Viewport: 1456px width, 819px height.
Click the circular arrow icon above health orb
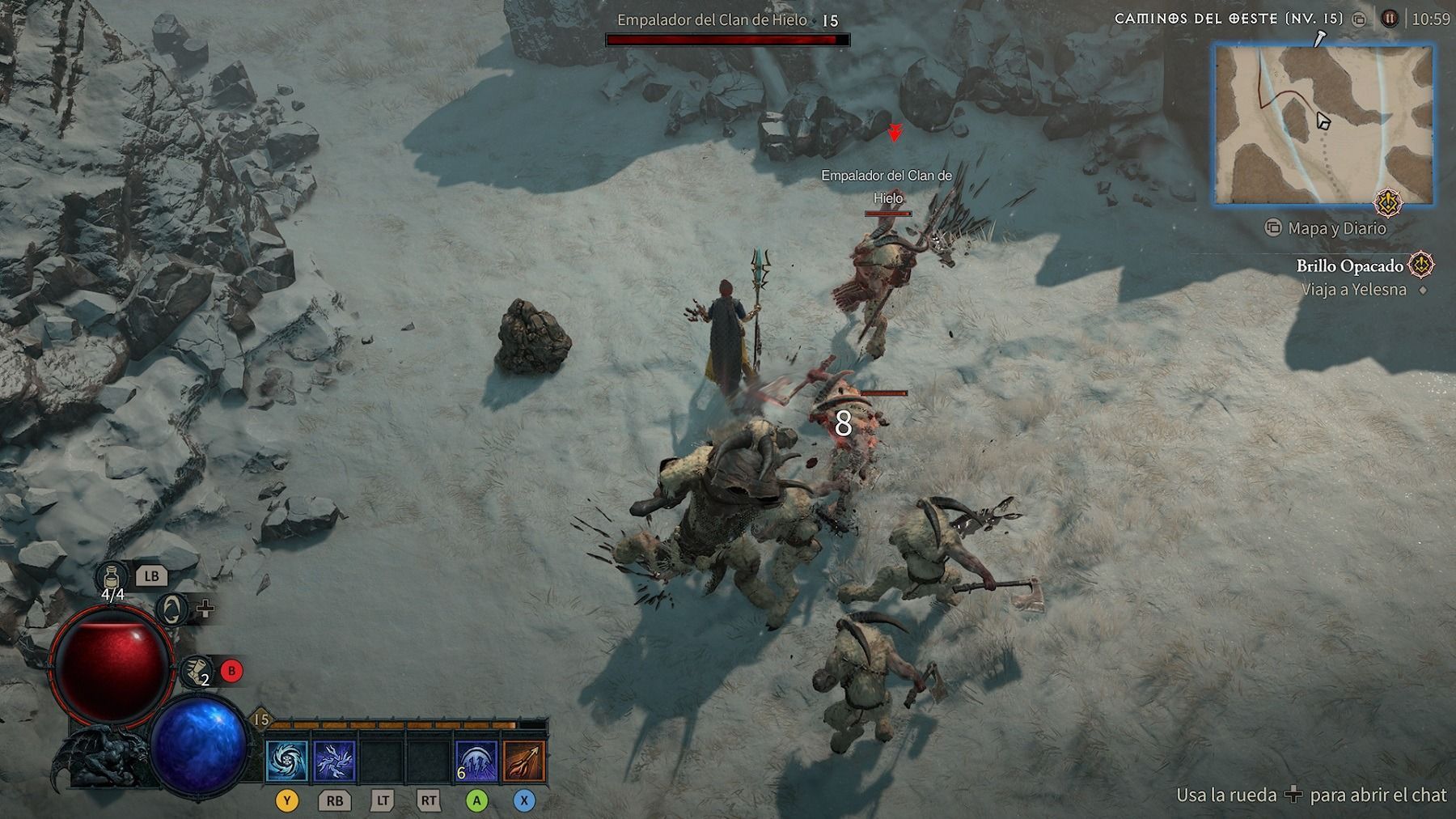click(171, 609)
